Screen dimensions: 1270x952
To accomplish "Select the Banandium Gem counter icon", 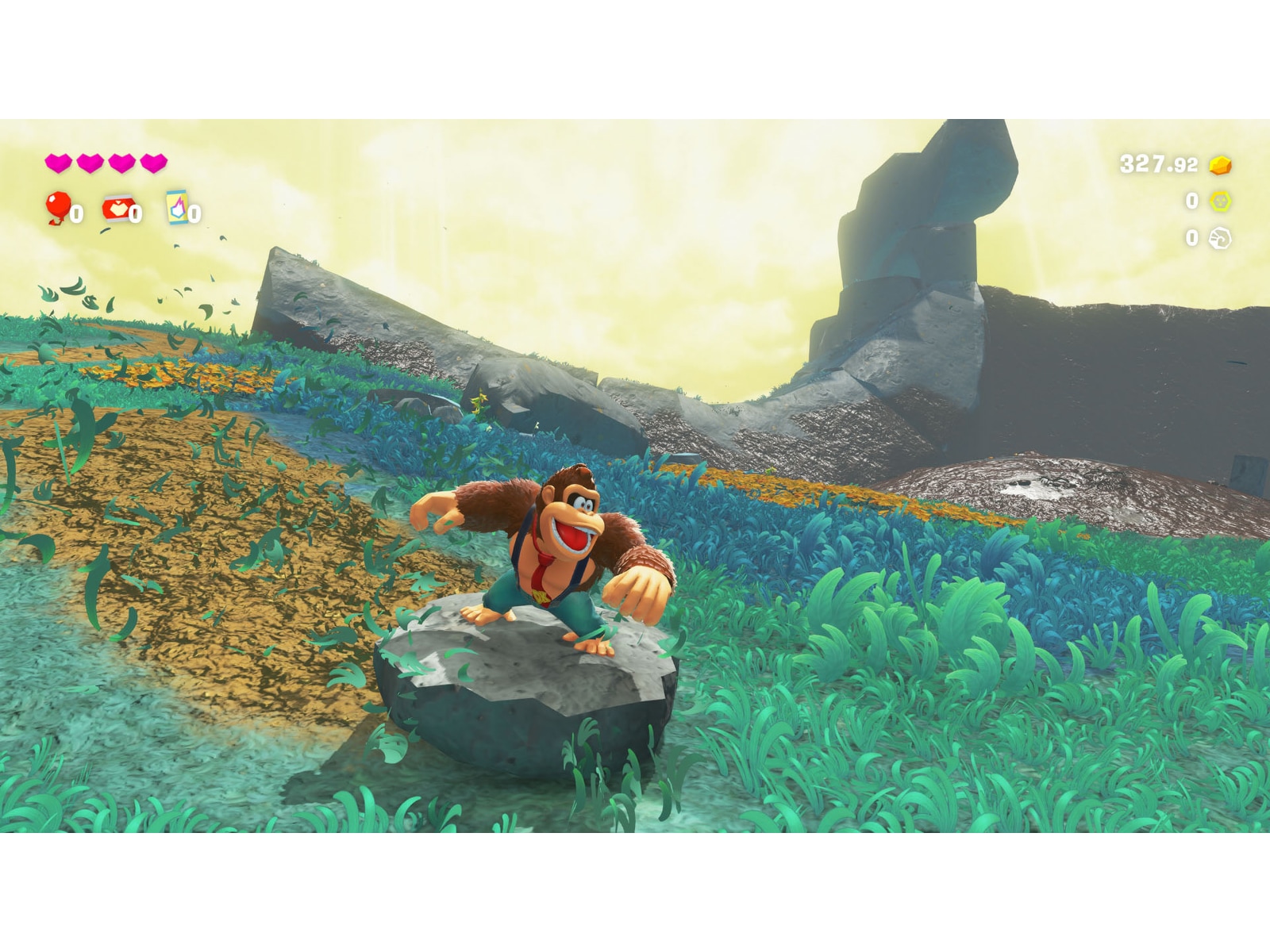I will (1220, 202).
